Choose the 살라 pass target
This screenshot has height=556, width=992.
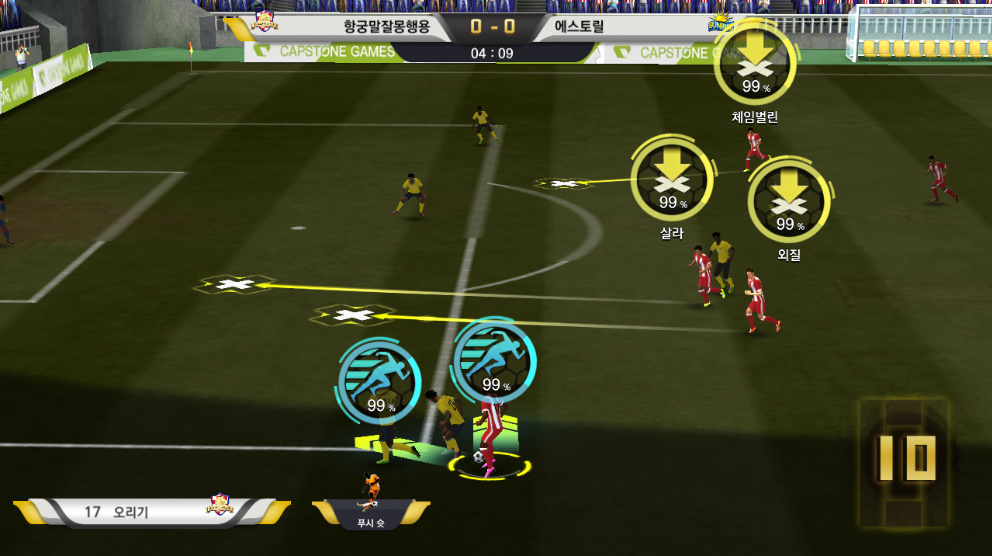pos(672,178)
